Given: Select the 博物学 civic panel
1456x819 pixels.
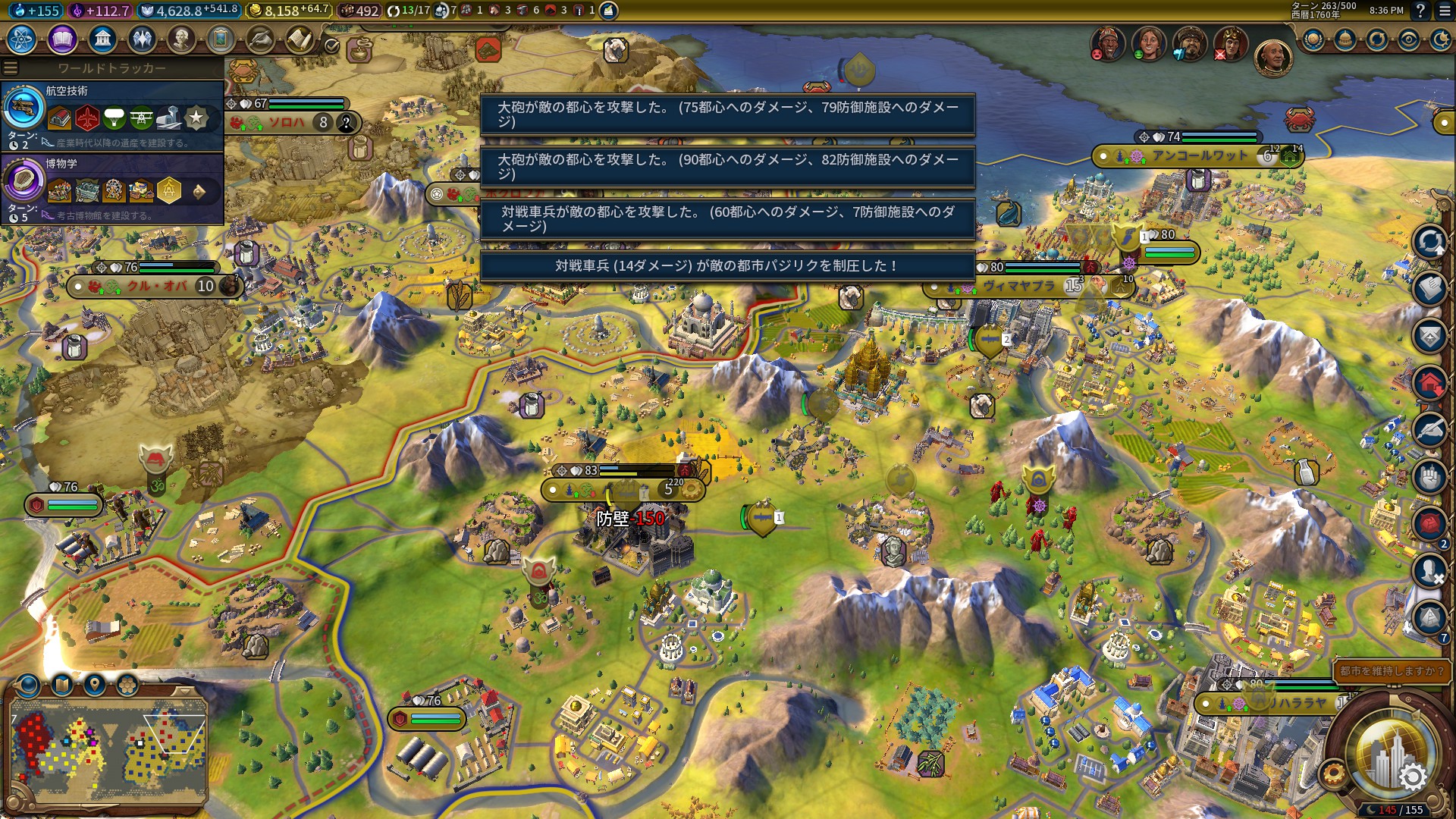Looking at the screenshot, I should tap(112, 188).
